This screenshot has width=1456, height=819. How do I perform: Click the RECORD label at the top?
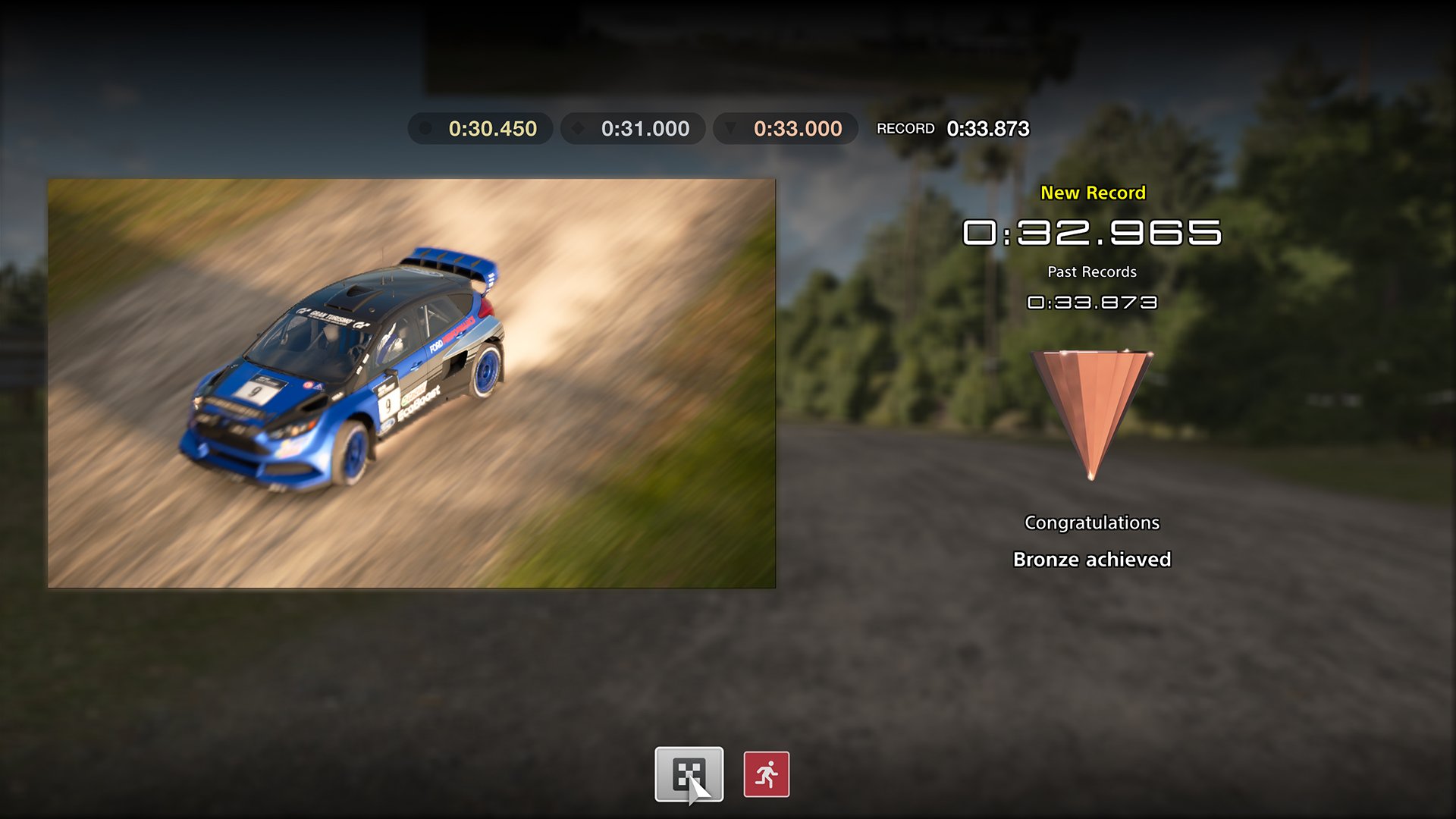coord(907,128)
